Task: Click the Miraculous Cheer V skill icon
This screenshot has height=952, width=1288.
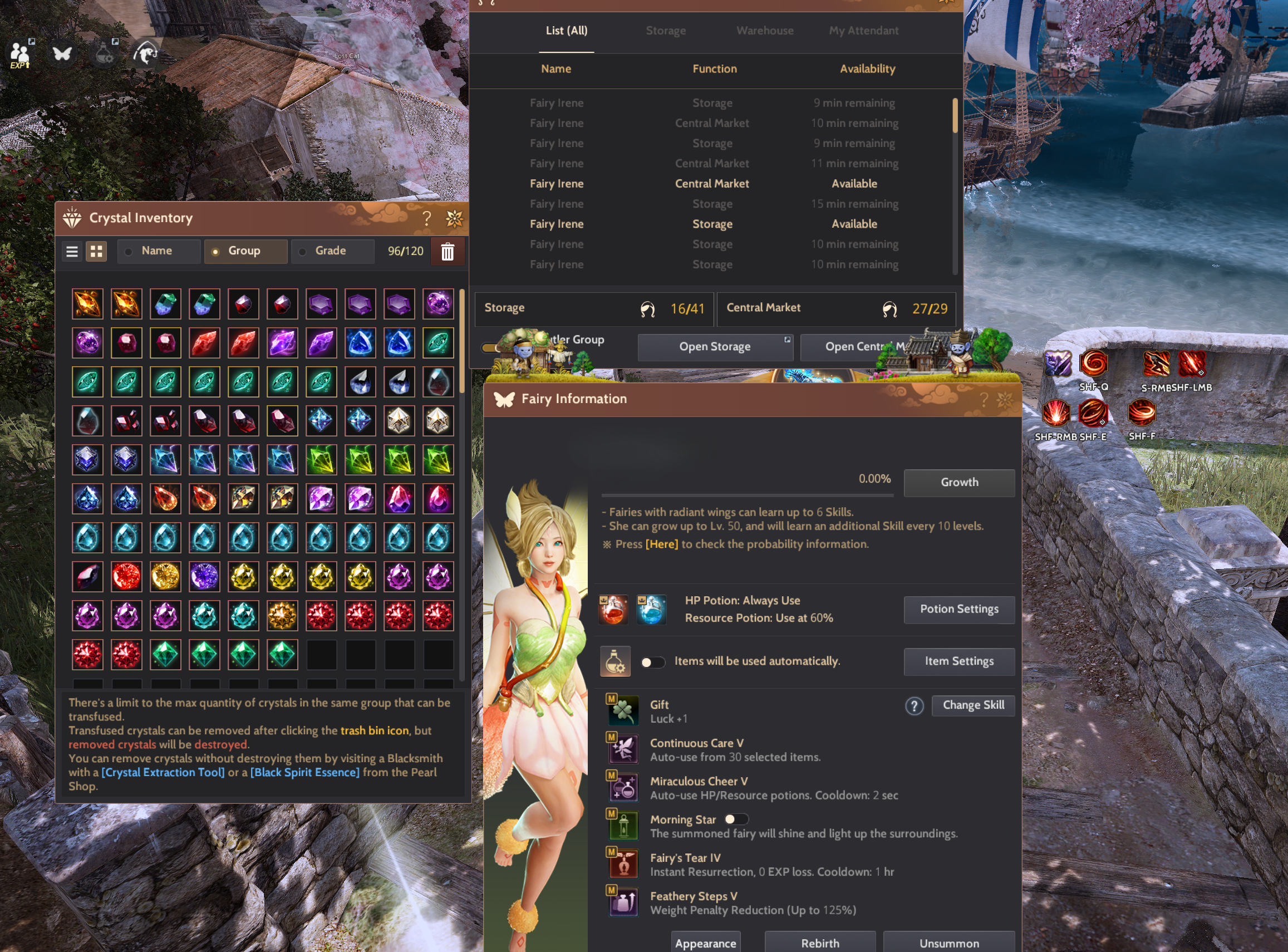Action: [x=624, y=787]
